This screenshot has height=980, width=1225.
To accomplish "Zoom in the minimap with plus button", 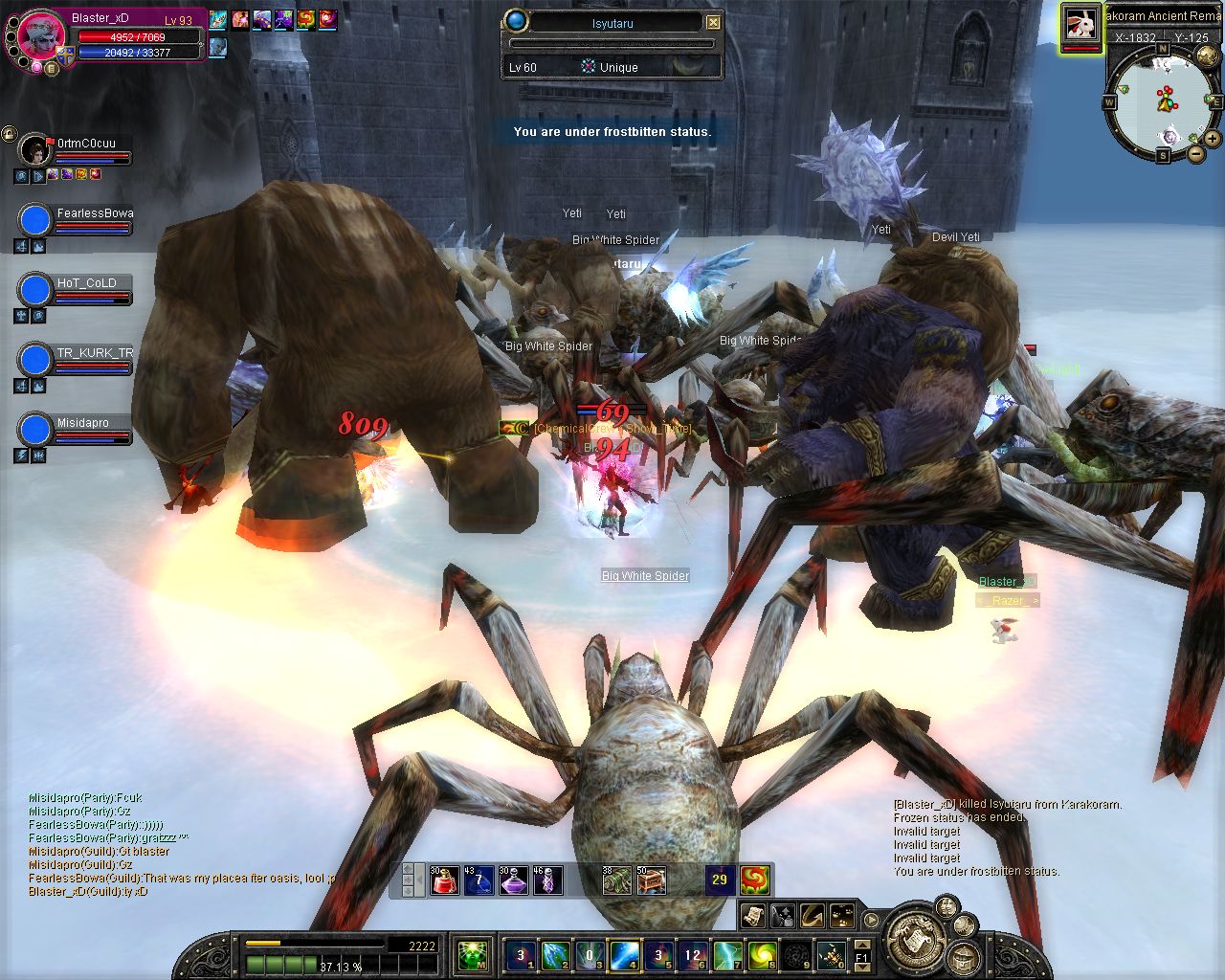I will coord(1213,138).
